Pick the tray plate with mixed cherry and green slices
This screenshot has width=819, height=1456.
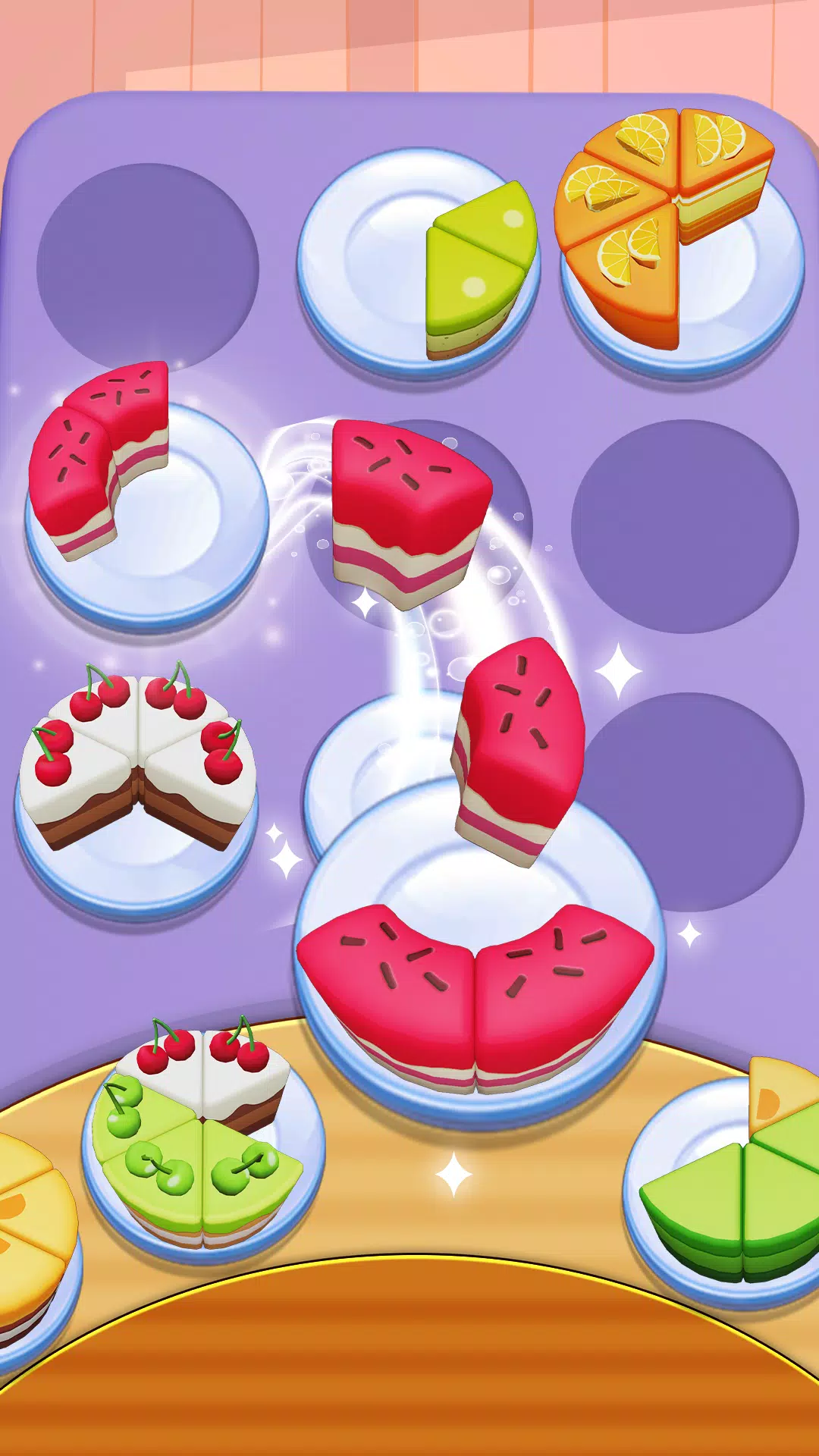point(202,1137)
